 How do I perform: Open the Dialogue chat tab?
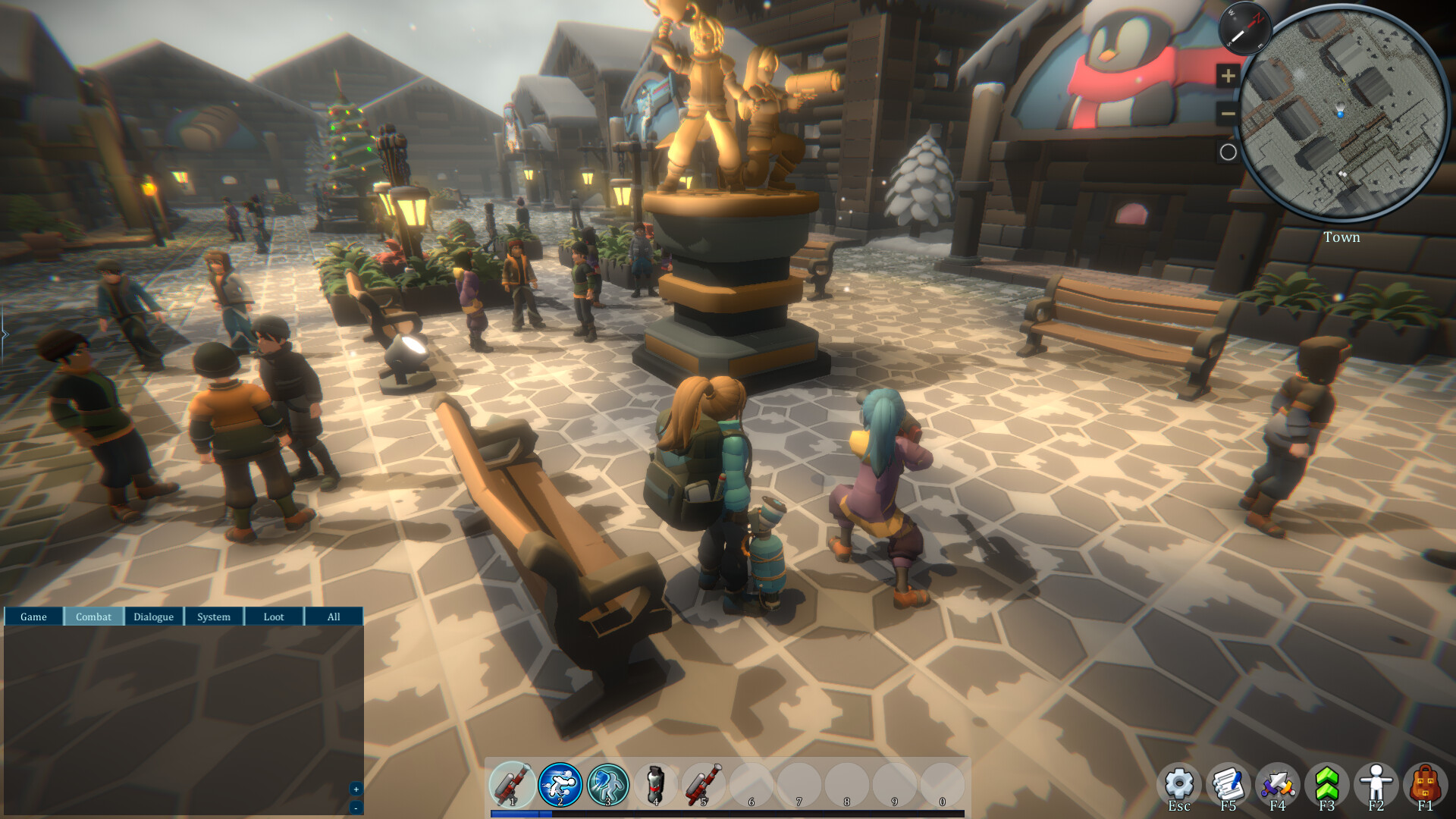[x=153, y=617]
